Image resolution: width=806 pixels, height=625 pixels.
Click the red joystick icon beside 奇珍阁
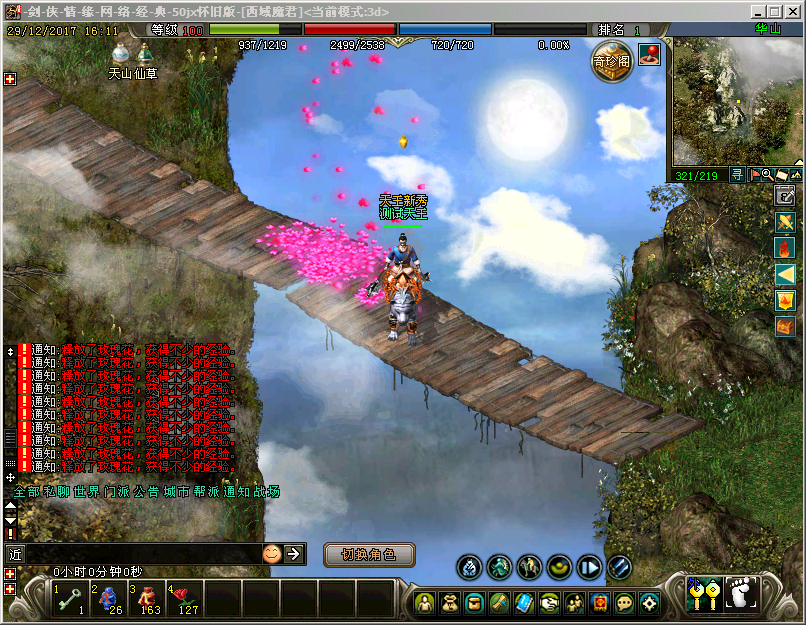(649, 53)
